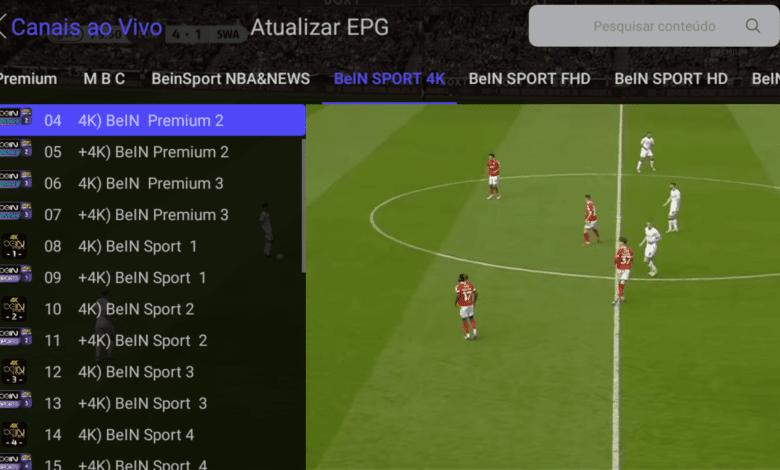The width and height of the screenshot is (780, 470).
Task: Switch to the M B C tab
Action: pos(104,78)
